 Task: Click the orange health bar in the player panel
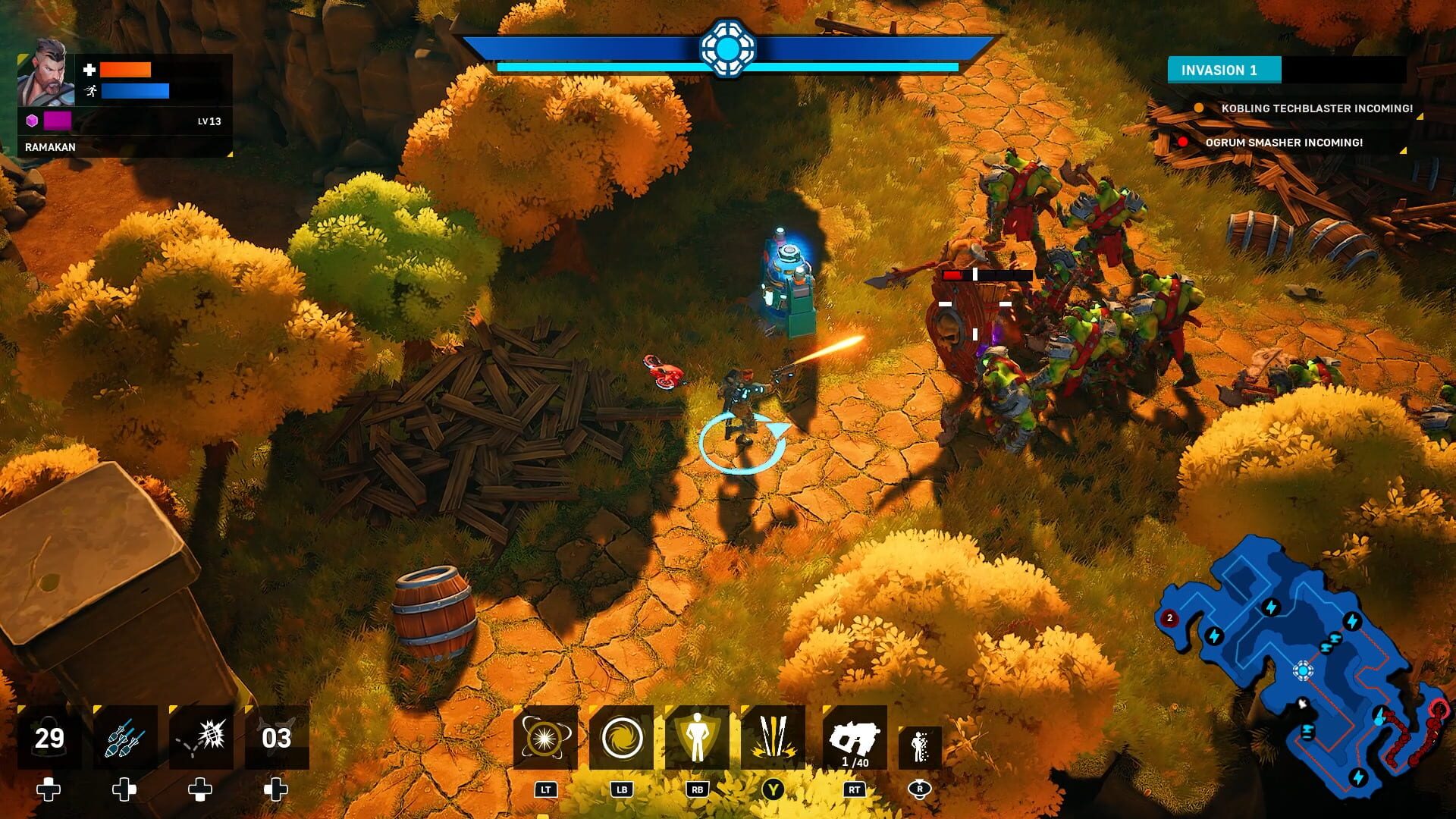click(x=125, y=70)
